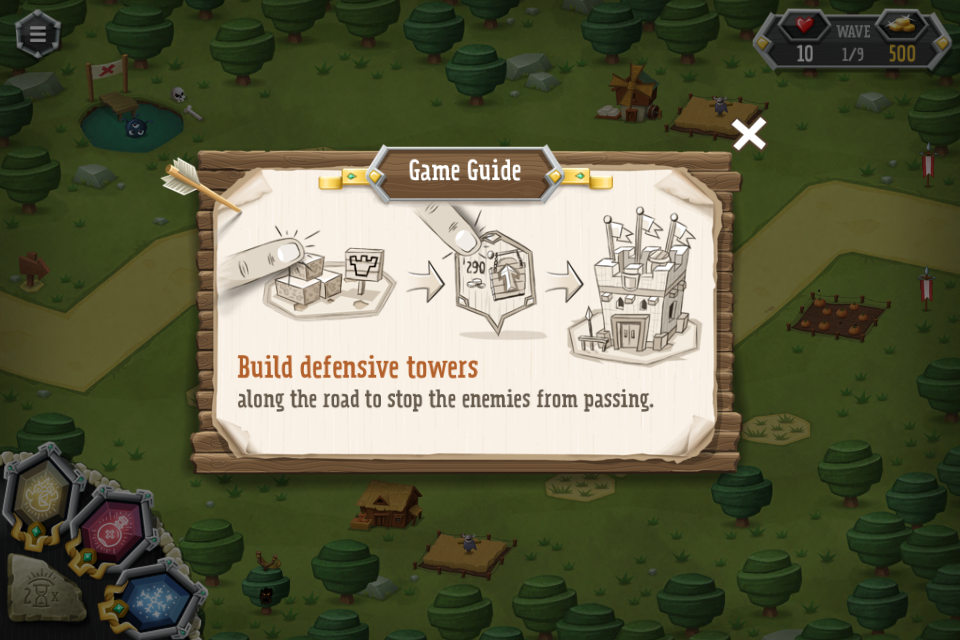Image resolution: width=960 pixels, height=640 pixels.
Task: Open the hamburger menu
Action: (38, 33)
